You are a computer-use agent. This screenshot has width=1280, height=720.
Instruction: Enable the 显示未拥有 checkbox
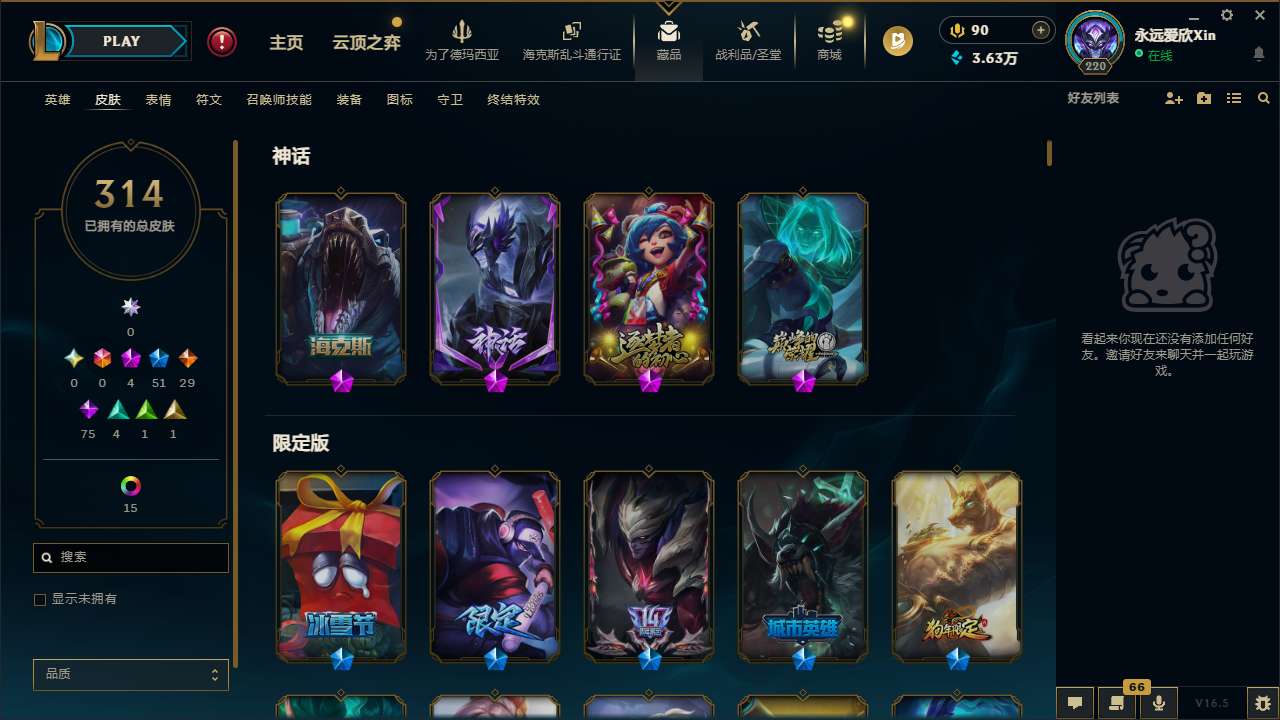point(40,599)
